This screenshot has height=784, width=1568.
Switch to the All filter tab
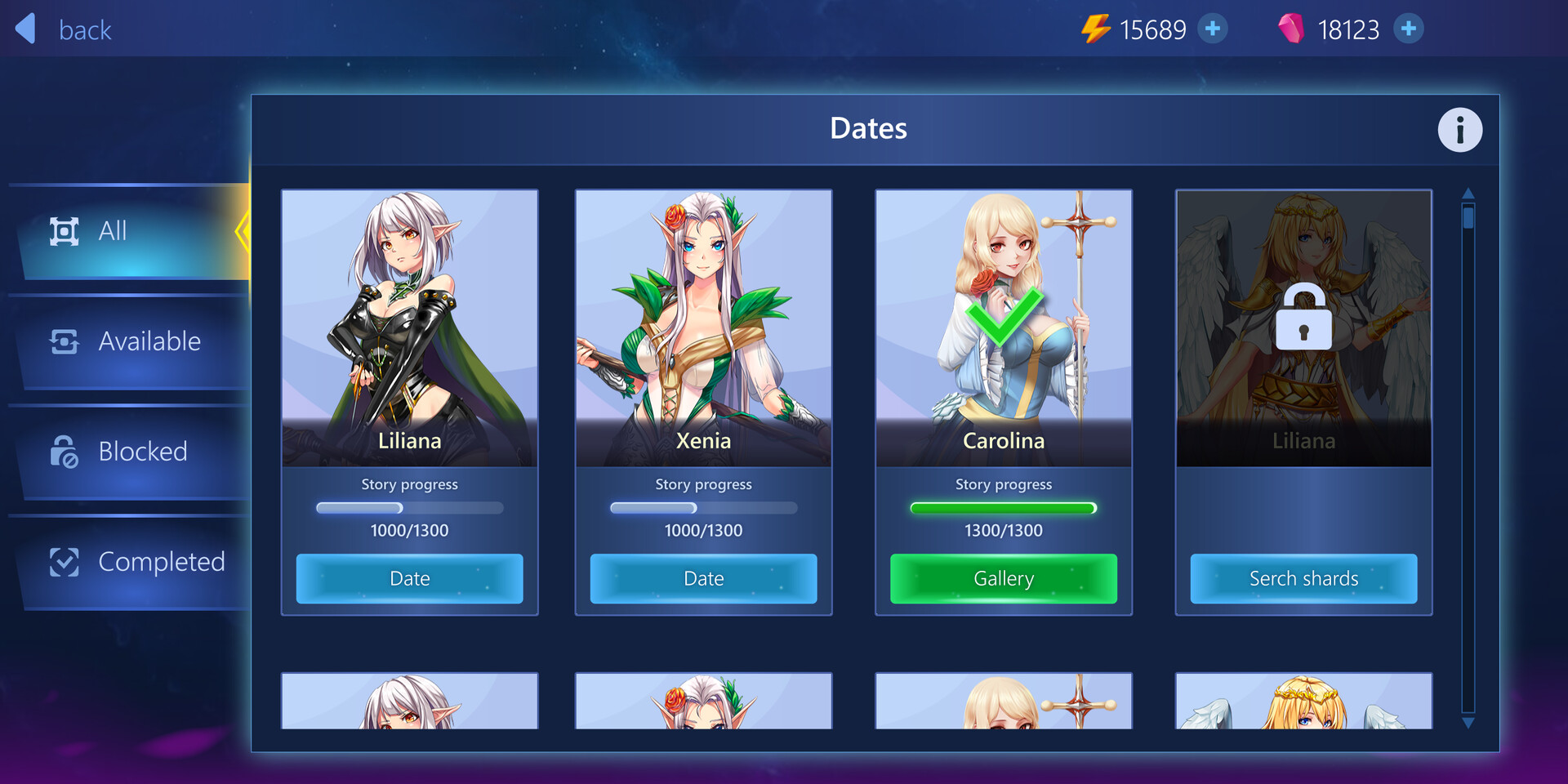click(131, 231)
